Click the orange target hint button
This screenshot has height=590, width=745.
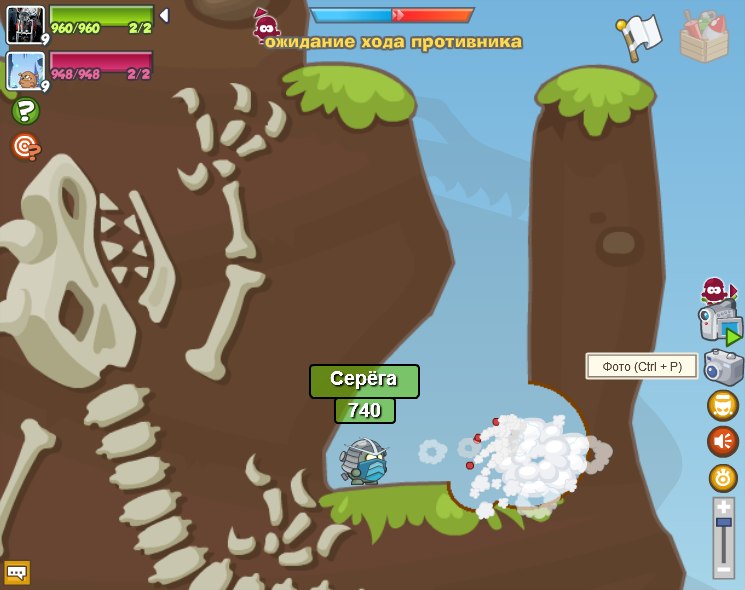[x=25, y=147]
